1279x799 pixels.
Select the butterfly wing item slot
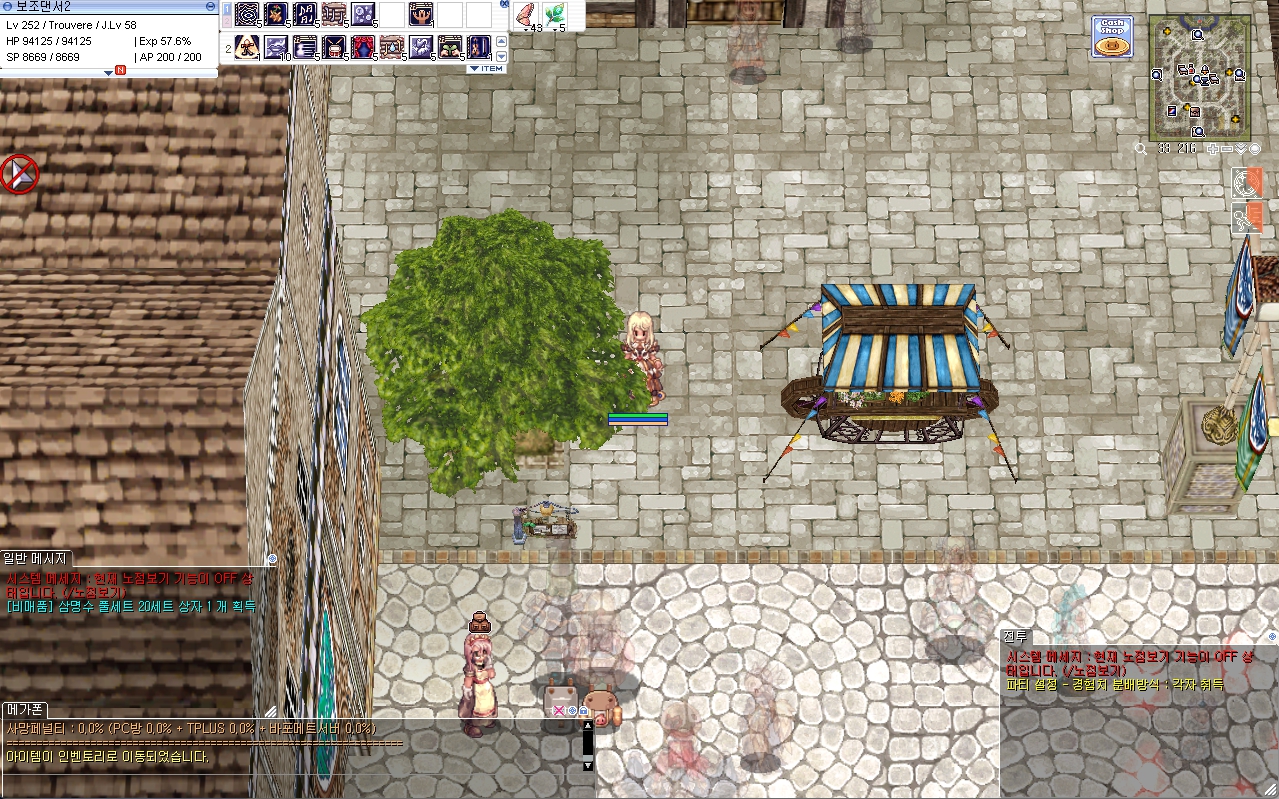(525, 15)
